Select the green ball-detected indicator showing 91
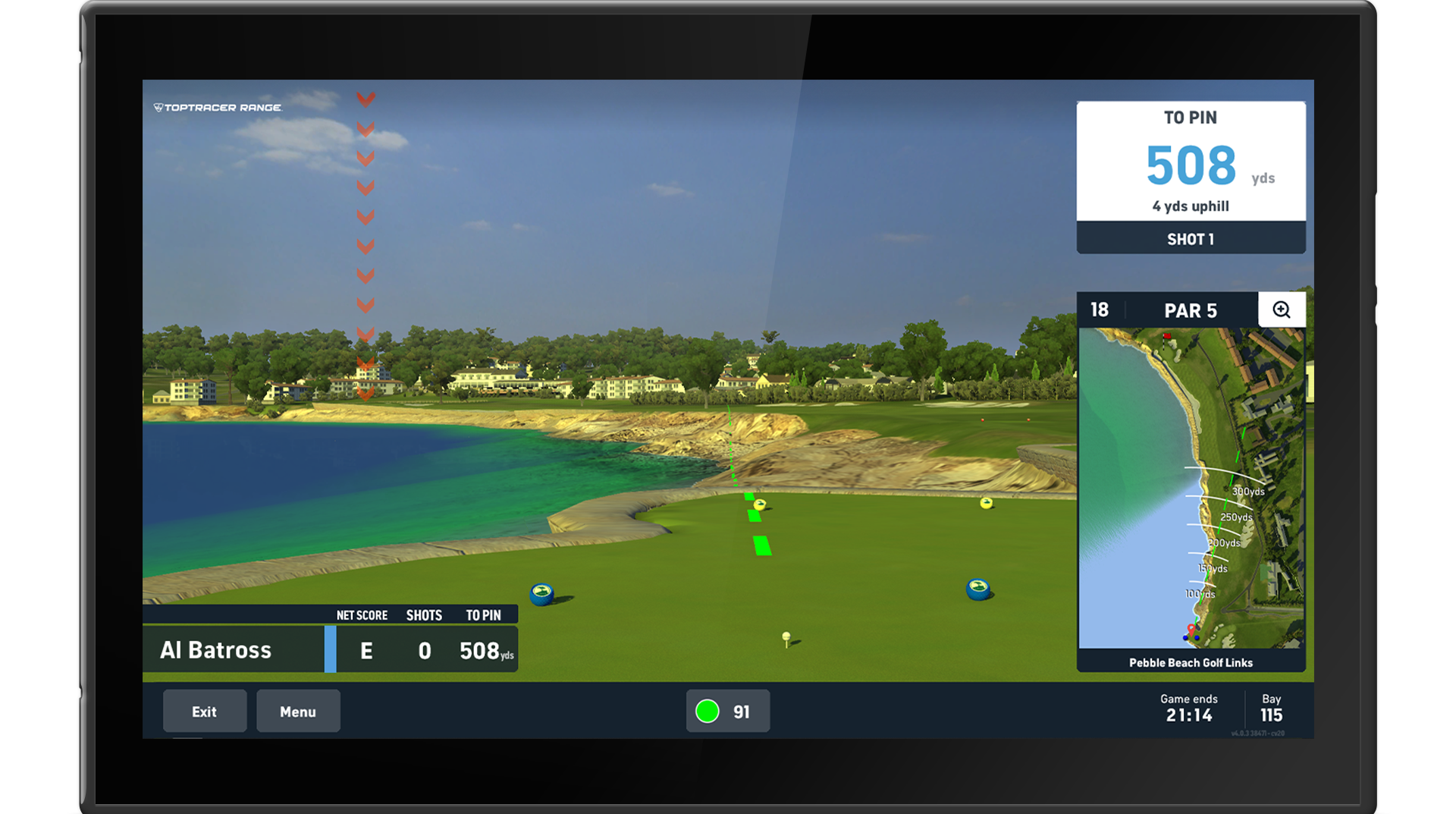This screenshot has width=1456, height=814. point(727,711)
